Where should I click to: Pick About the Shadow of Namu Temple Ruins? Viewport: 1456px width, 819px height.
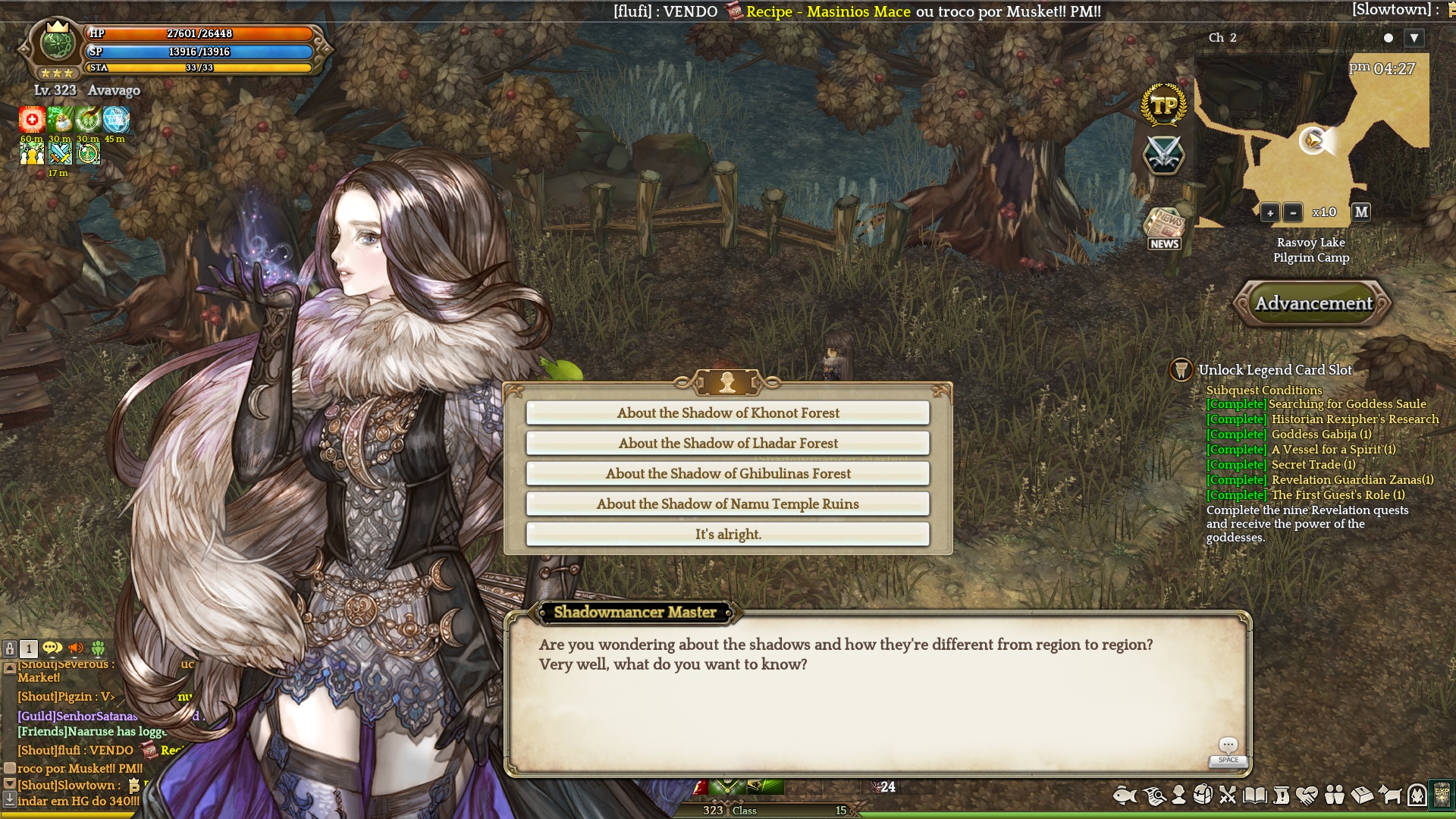pyautogui.click(x=727, y=504)
